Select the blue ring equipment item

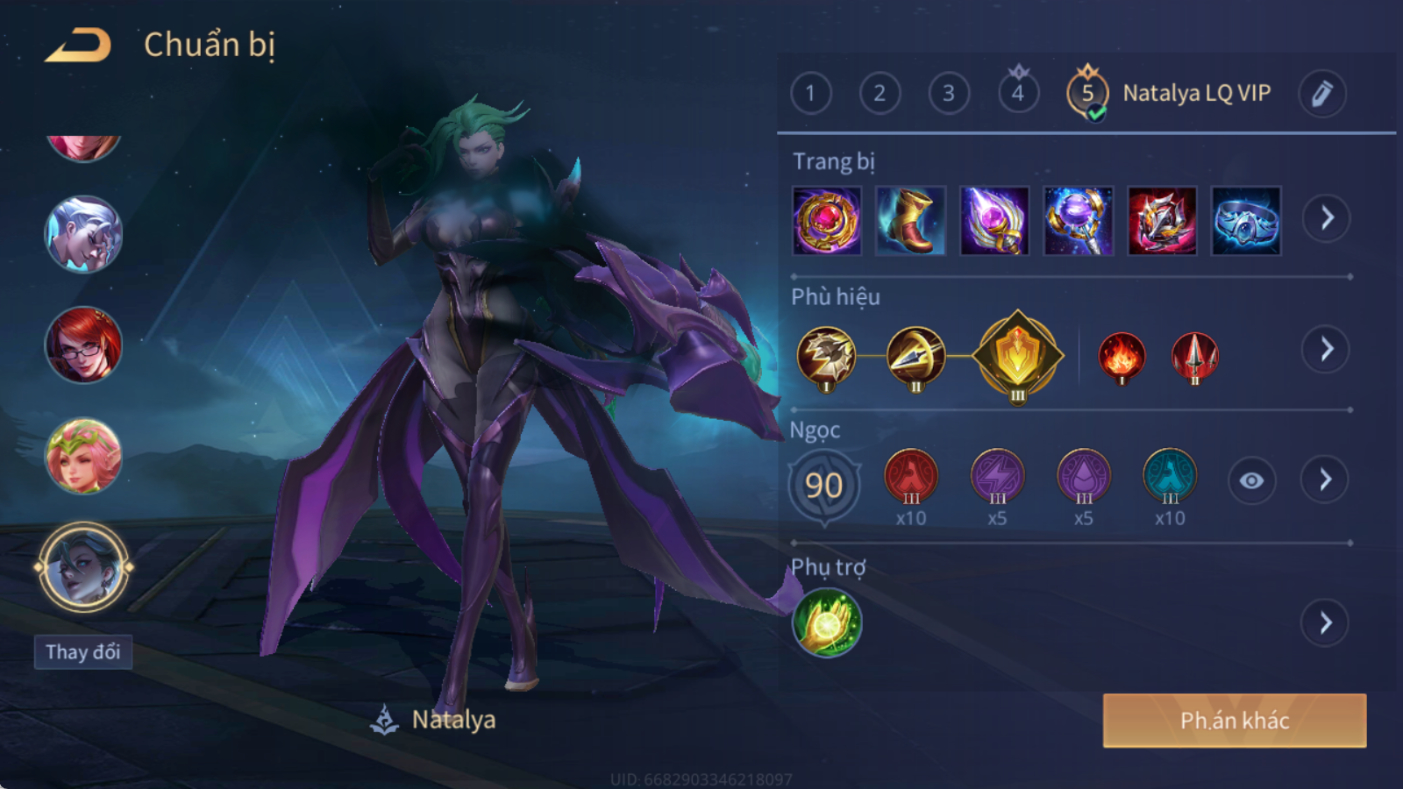coord(1246,221)
